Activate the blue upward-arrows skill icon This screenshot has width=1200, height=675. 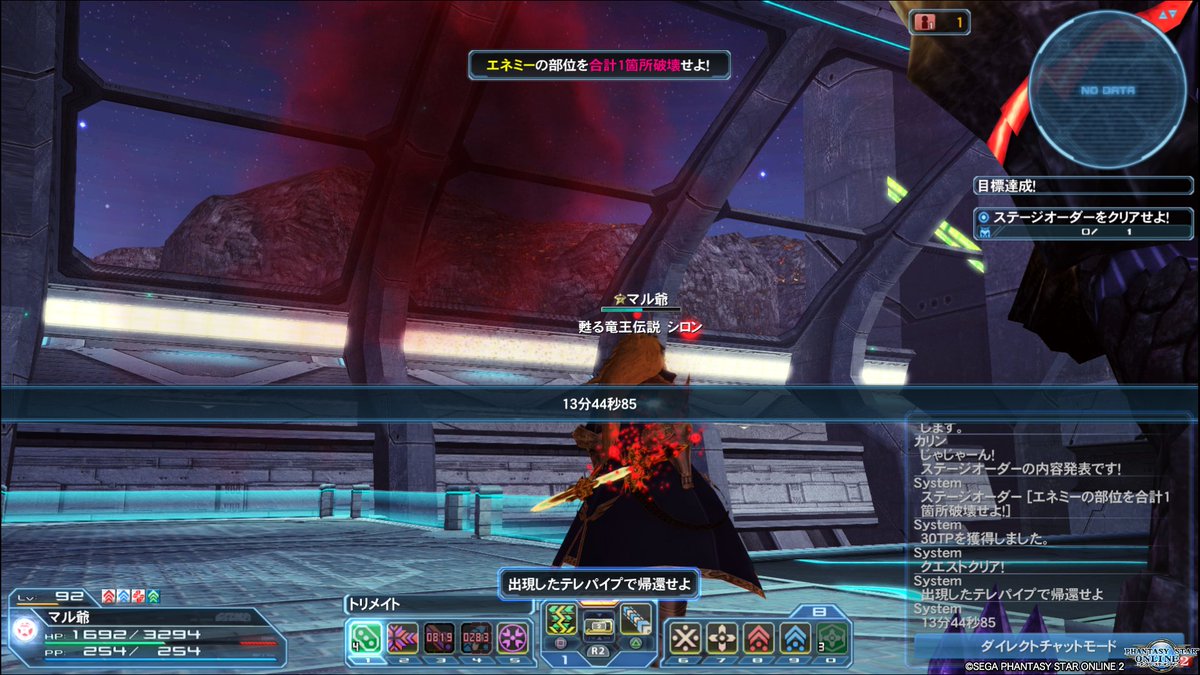(796, 637)
